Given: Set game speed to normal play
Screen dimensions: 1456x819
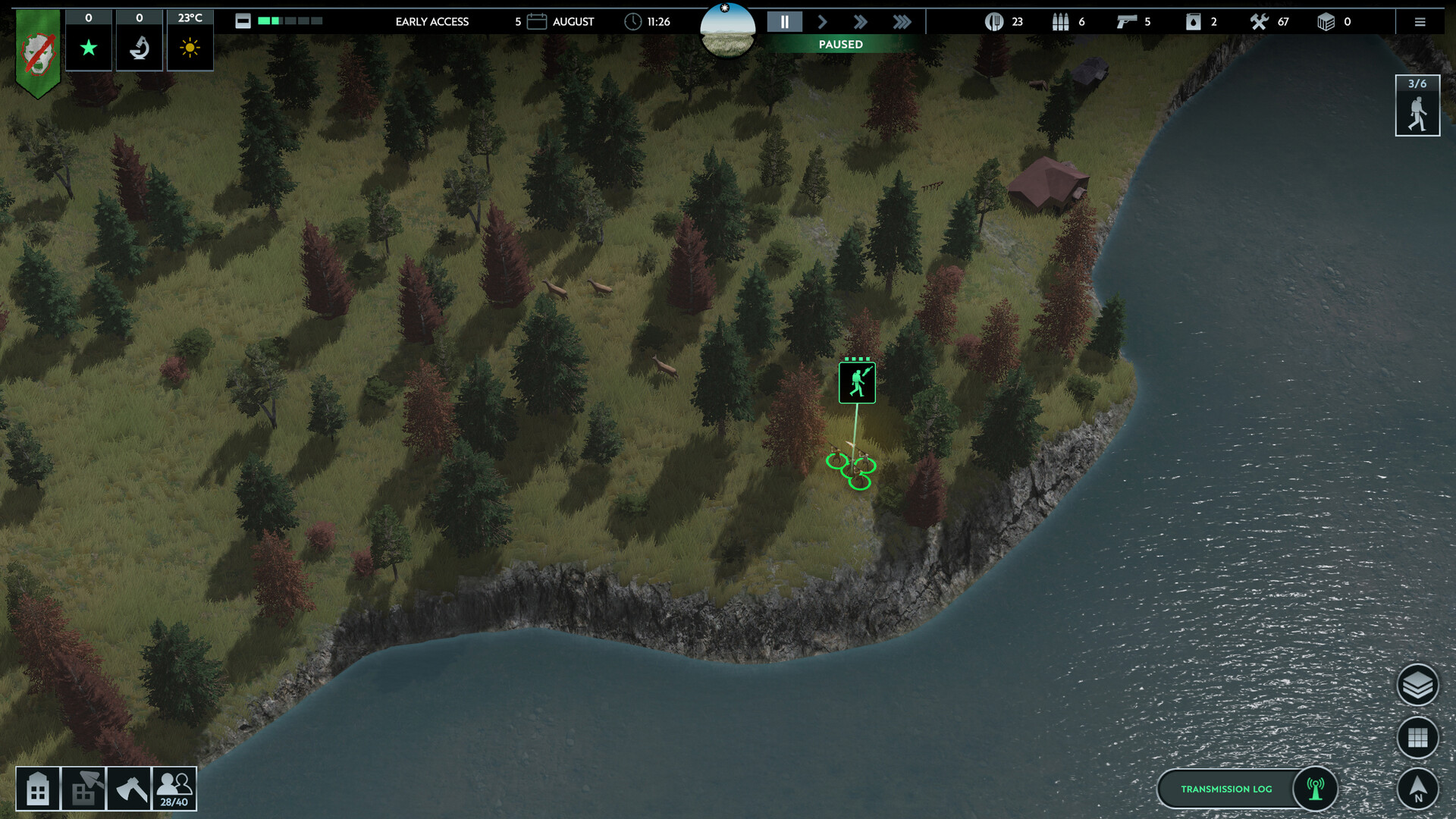Looking at the screenshot, I should pyautogui.click(x=822, y=22).
